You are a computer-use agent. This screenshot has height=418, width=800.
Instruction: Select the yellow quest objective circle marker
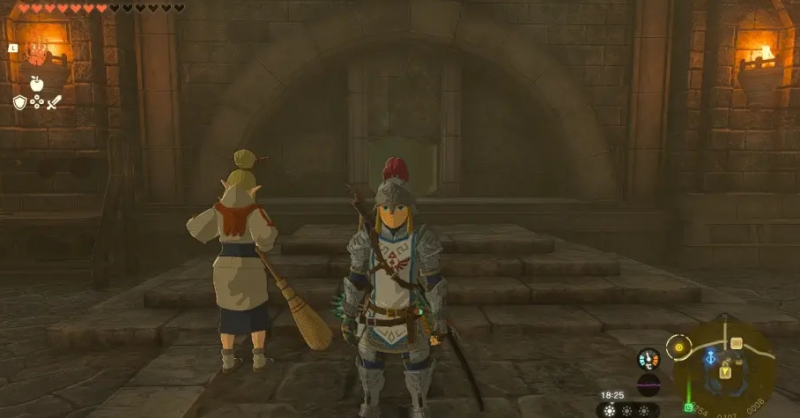click(x=679, y=349)
